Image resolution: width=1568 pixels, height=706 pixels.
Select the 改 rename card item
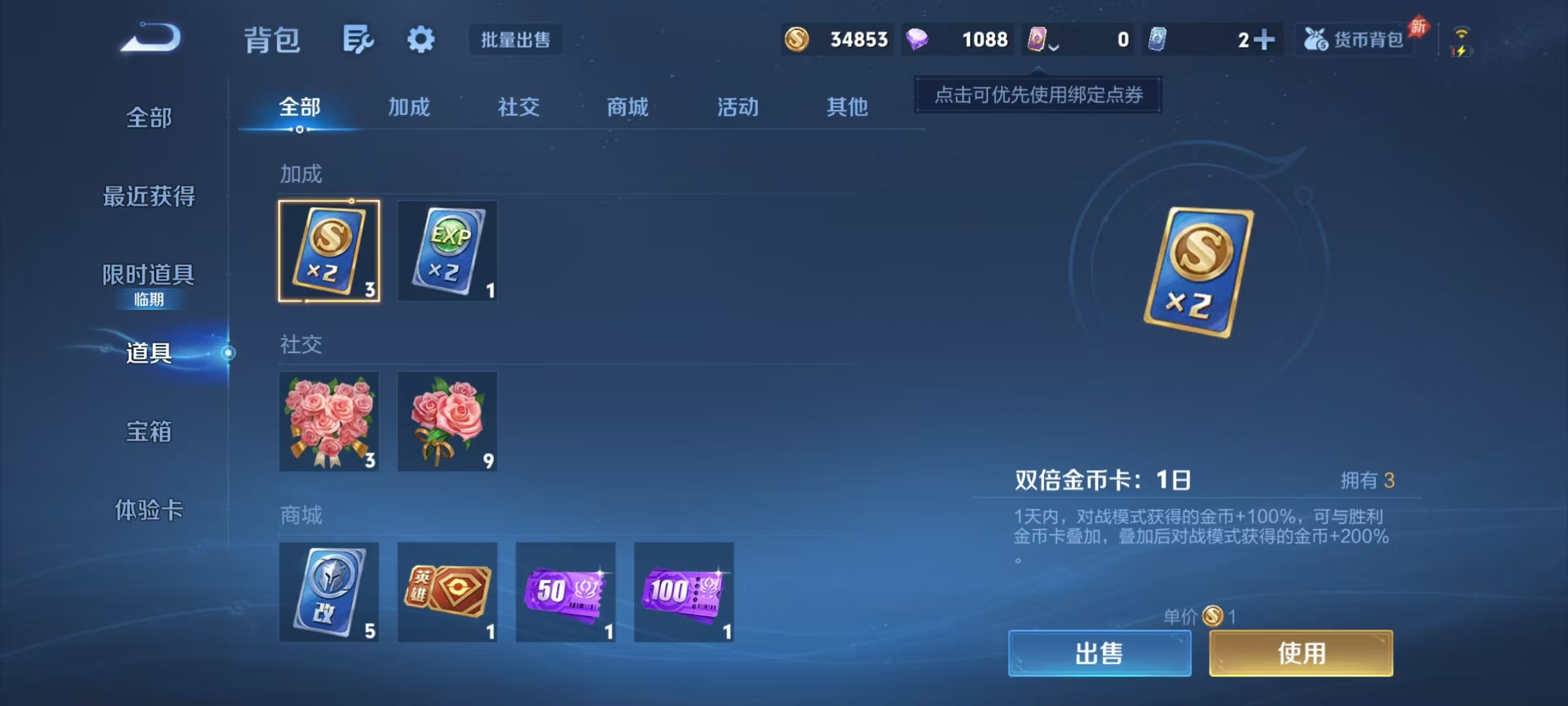pos(329,592)
